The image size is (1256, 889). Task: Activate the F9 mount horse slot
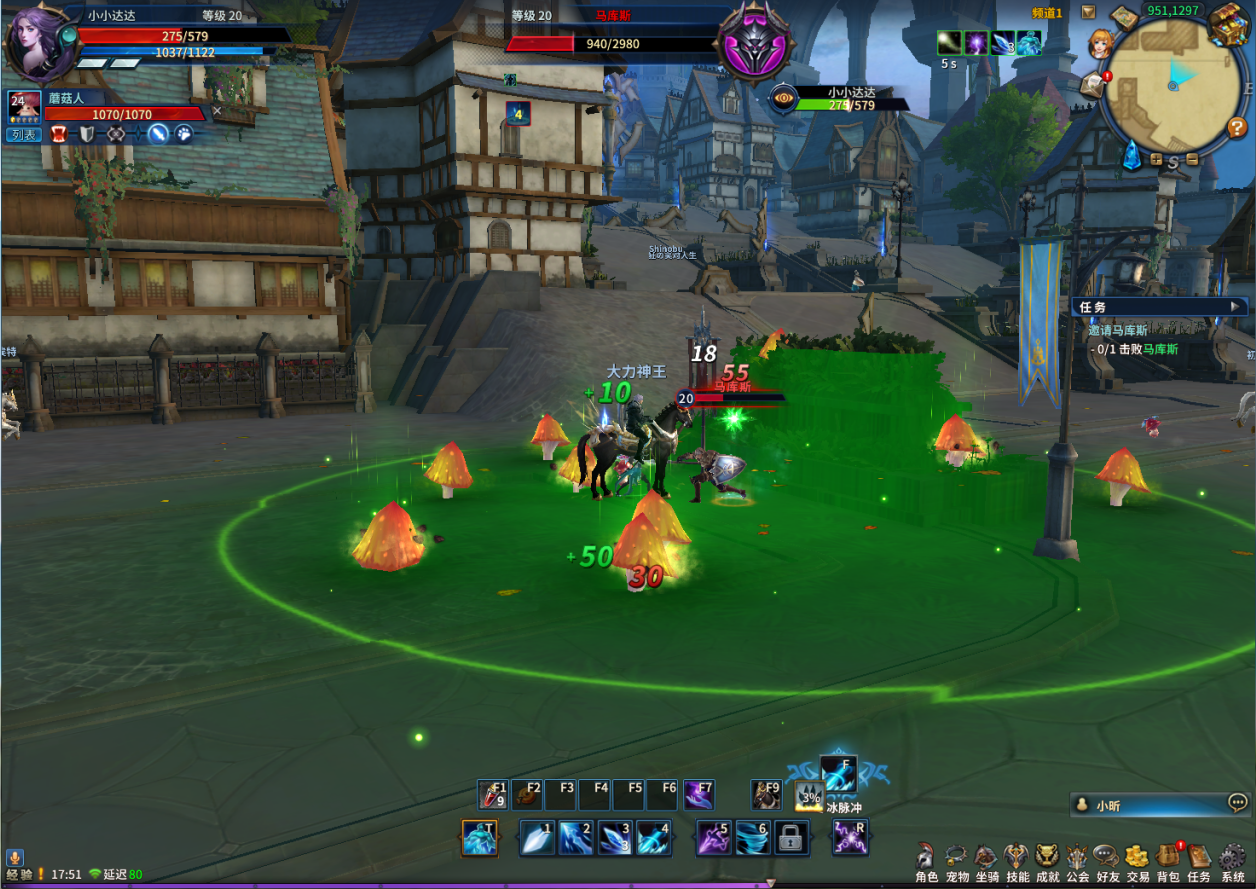[x=766, y=795]
